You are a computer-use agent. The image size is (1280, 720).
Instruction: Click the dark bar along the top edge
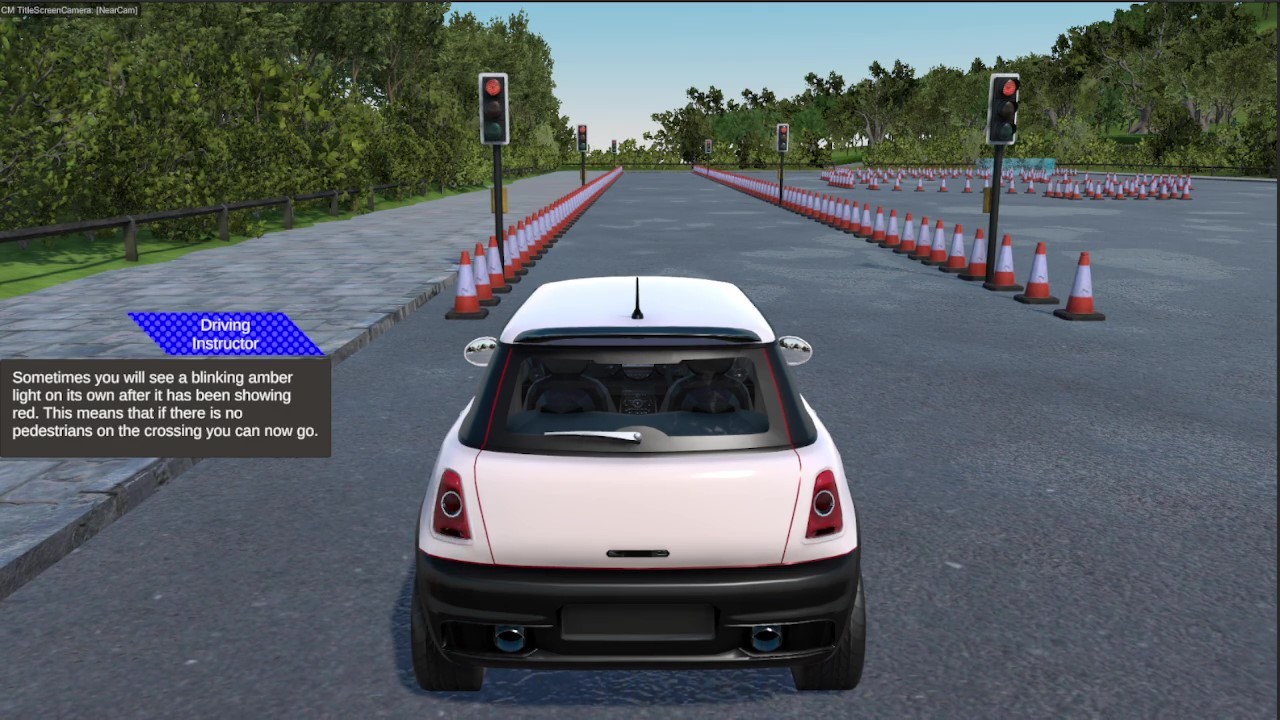coord(640,5)
